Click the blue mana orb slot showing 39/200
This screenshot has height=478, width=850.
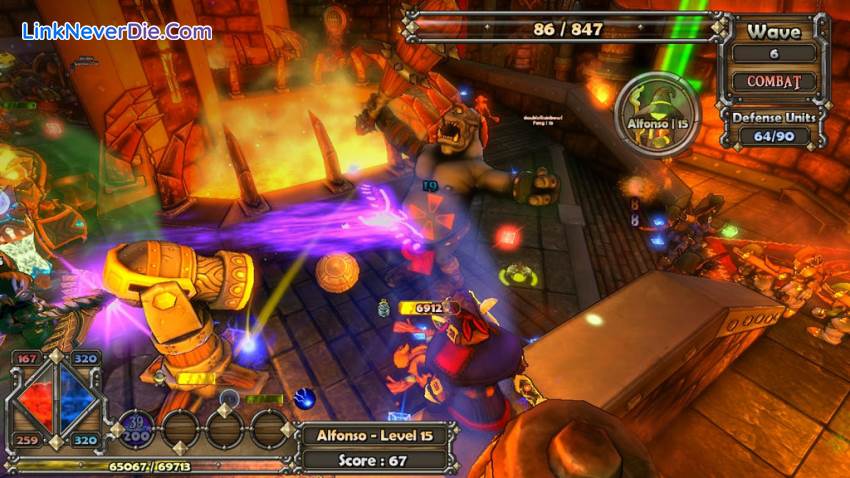click(x=136, y=430)
